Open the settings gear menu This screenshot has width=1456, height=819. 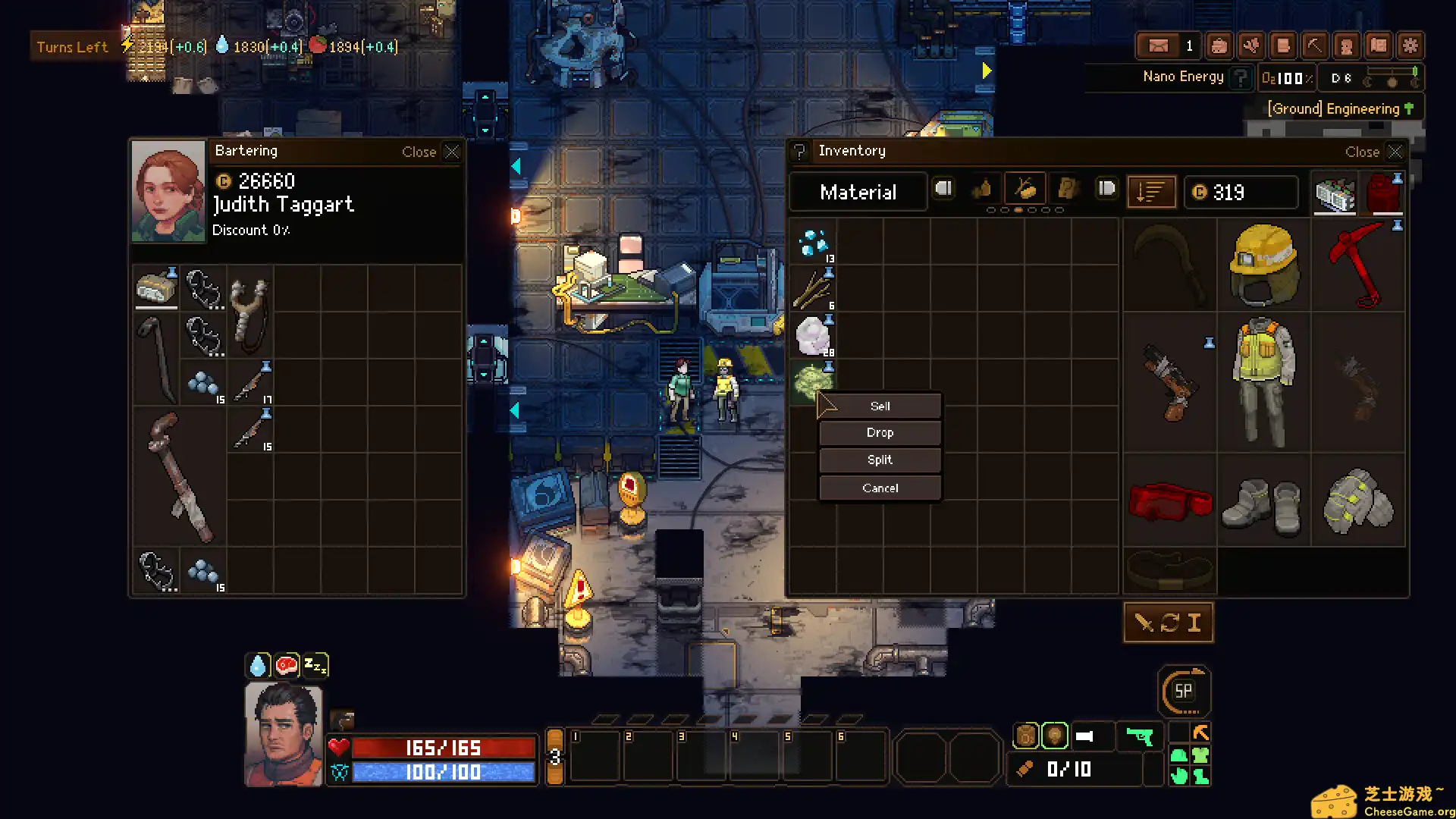click(1410, 45)
